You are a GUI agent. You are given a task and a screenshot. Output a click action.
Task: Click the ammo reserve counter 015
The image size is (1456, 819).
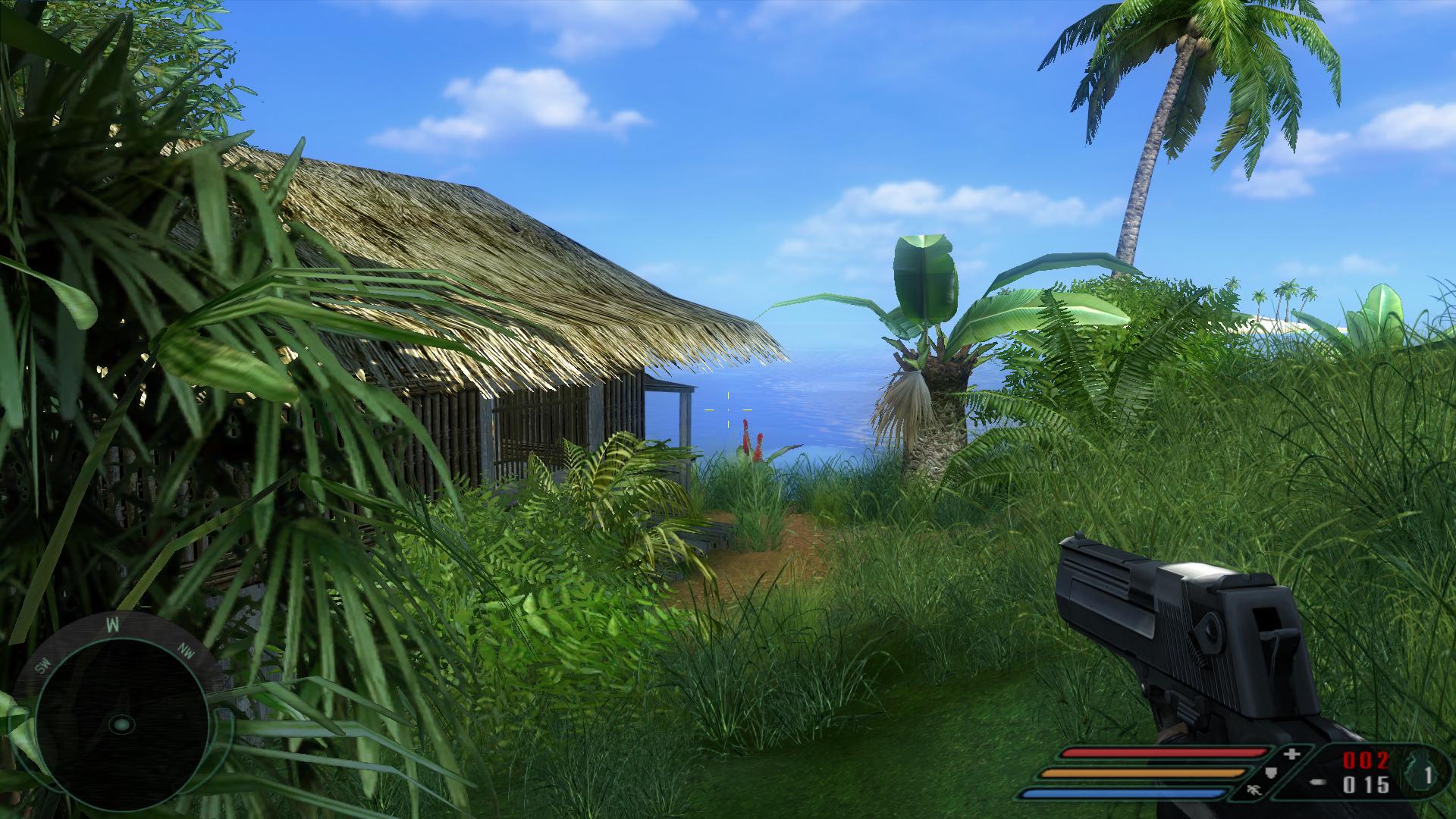(x=1367, y=783)
